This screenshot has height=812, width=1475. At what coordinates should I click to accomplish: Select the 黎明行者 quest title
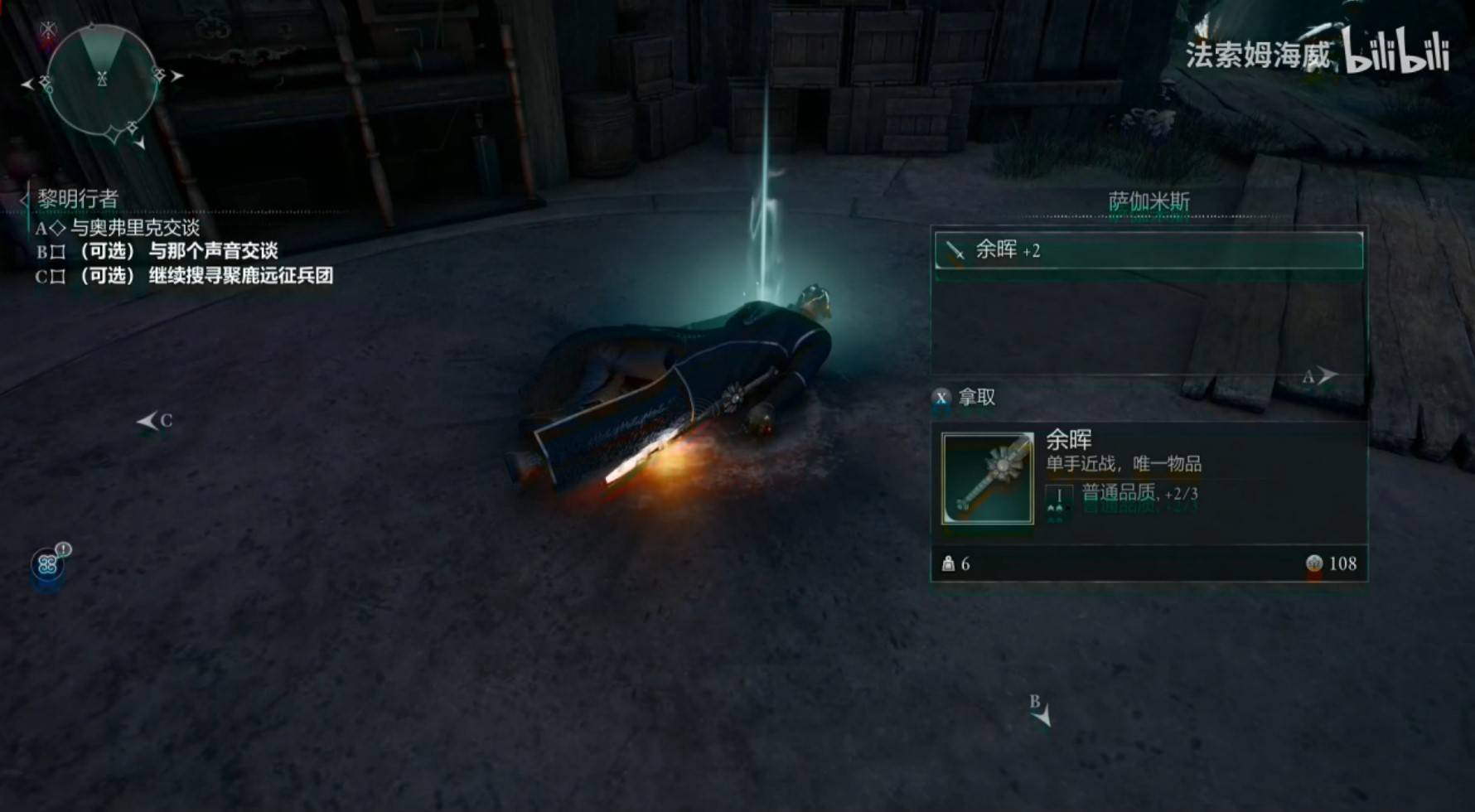[77, 198]
